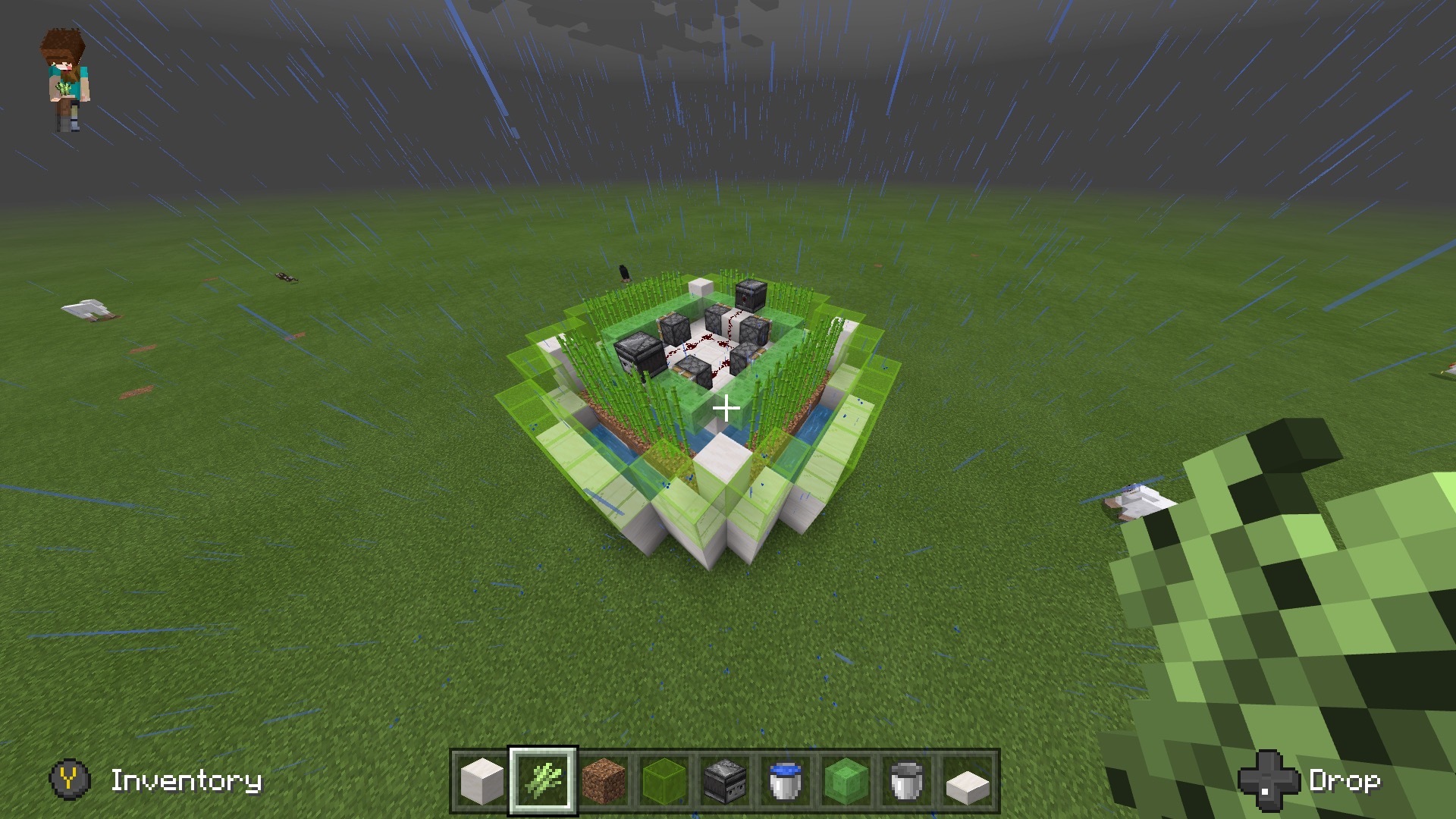Select the water bucket slot

[786, 780]
